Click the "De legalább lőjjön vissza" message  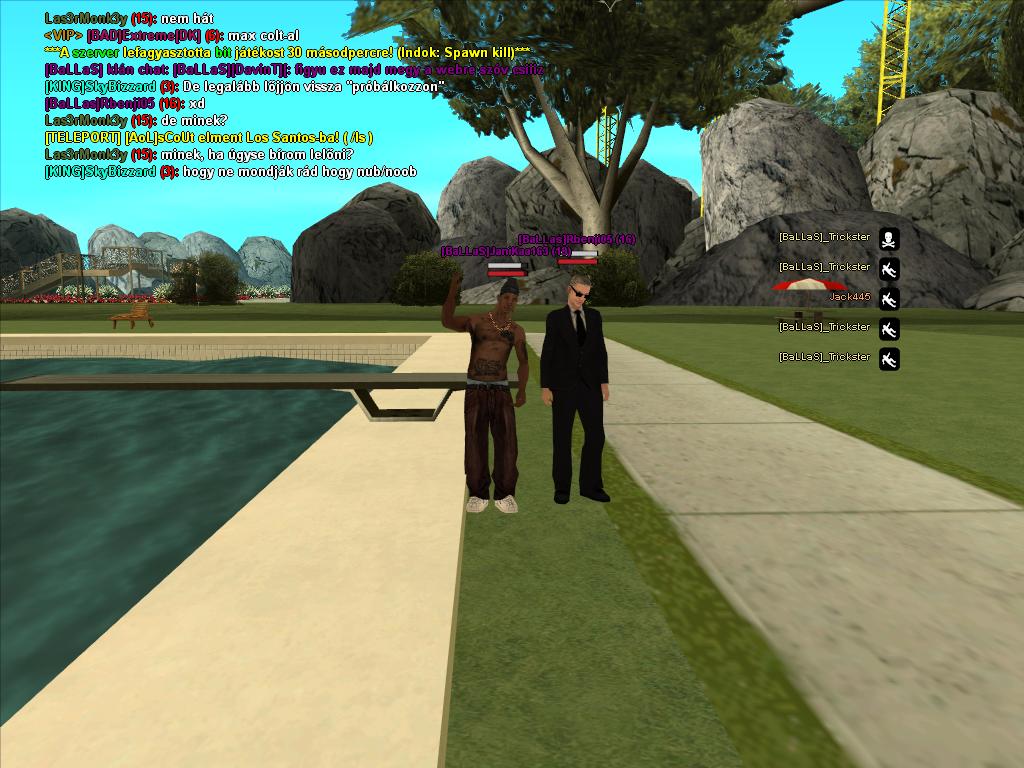pyautogui.click(x=243, y=86)
